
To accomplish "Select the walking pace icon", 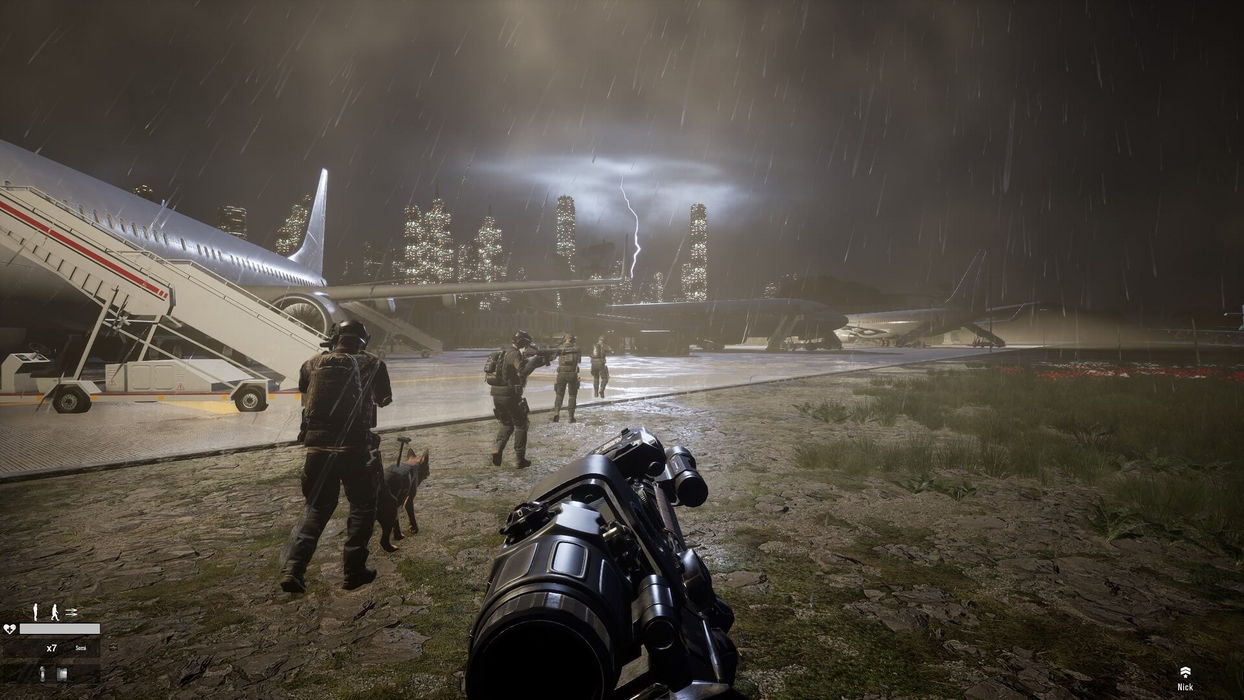I will tap(54, 611).
